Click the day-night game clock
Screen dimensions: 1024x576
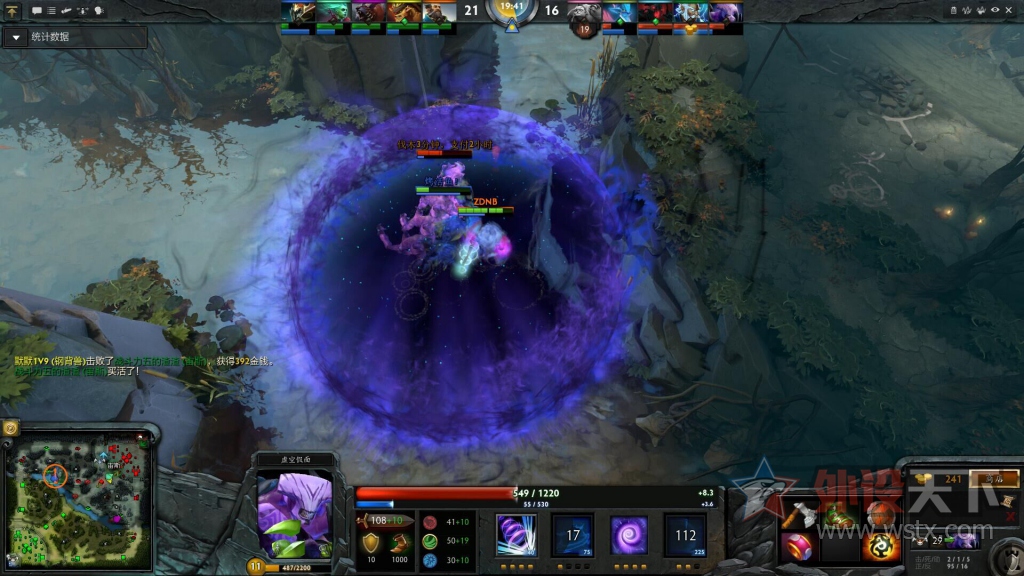511,10
